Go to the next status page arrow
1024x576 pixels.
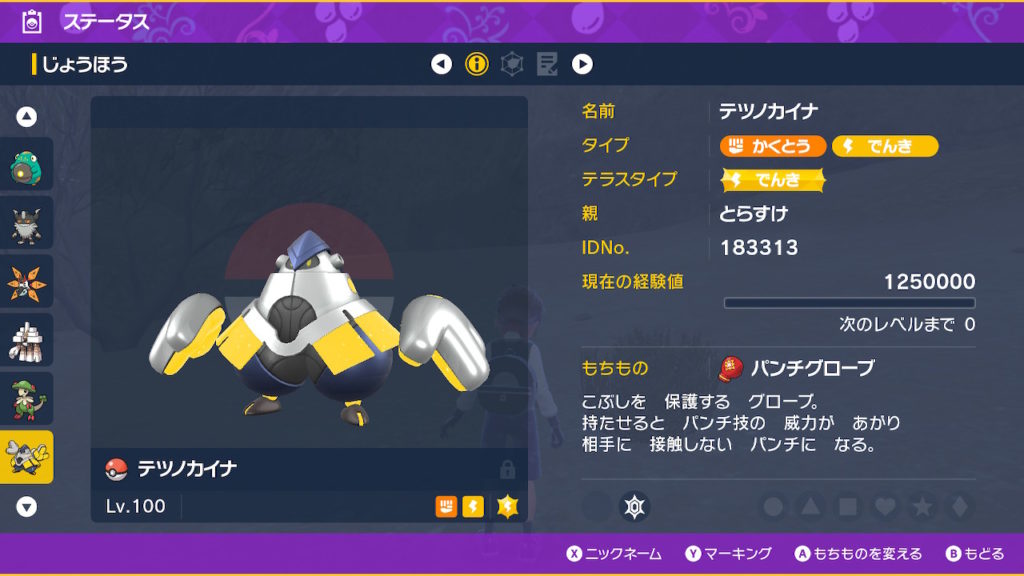pos(582,65)
